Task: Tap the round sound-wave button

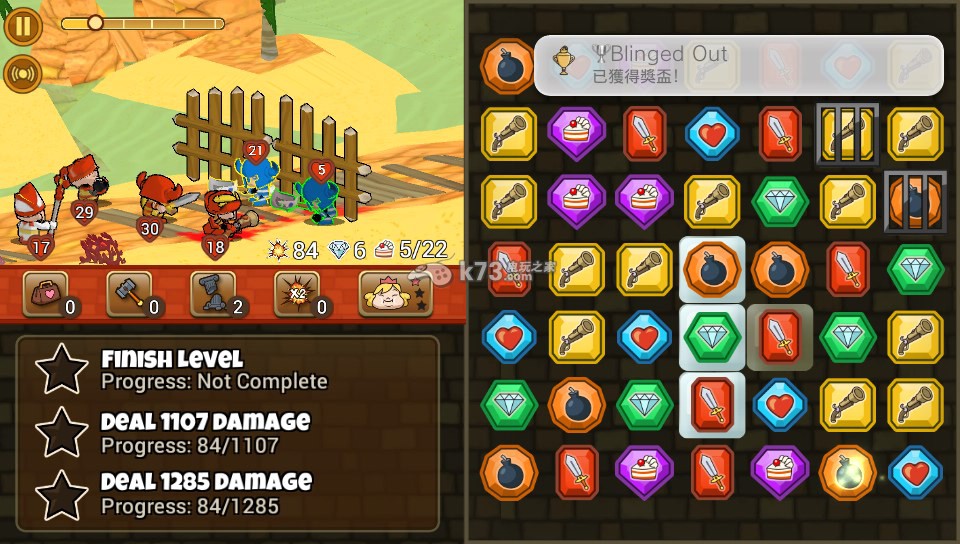Action: tap(22, 73)
